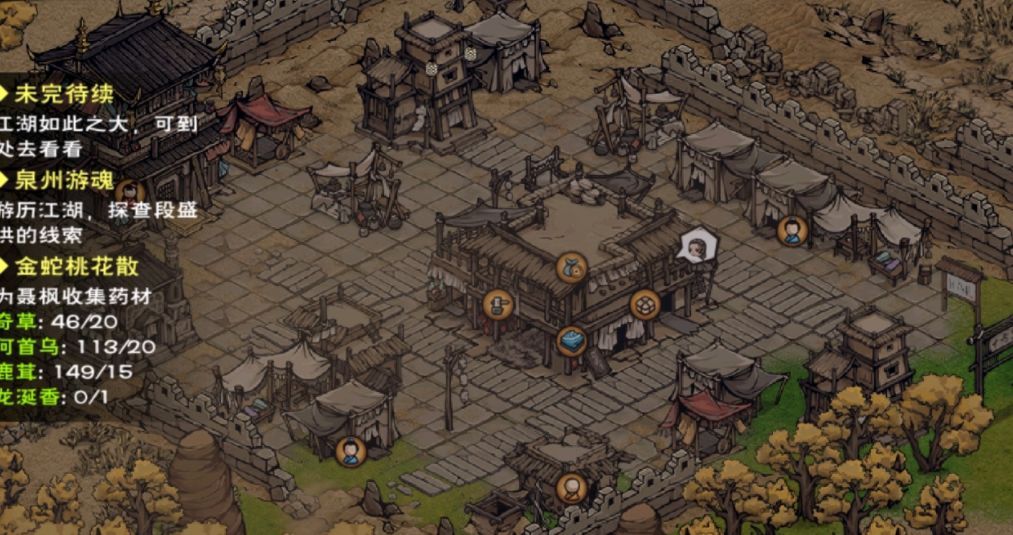Open the wrapped package shop icon
Viewport: 1013px width, 535px height.
pyautogui.click(x=645, y=304)
